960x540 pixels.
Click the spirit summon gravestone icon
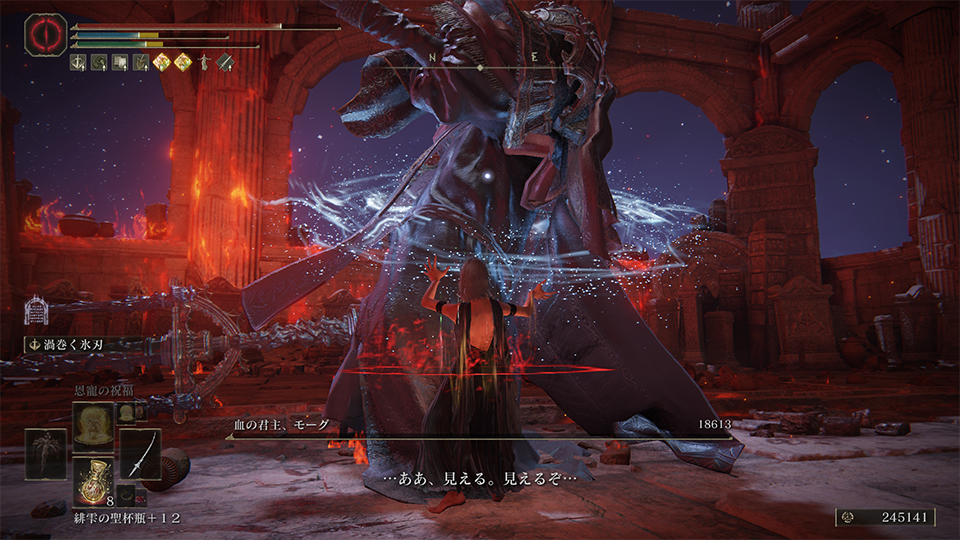click(35, 309)
